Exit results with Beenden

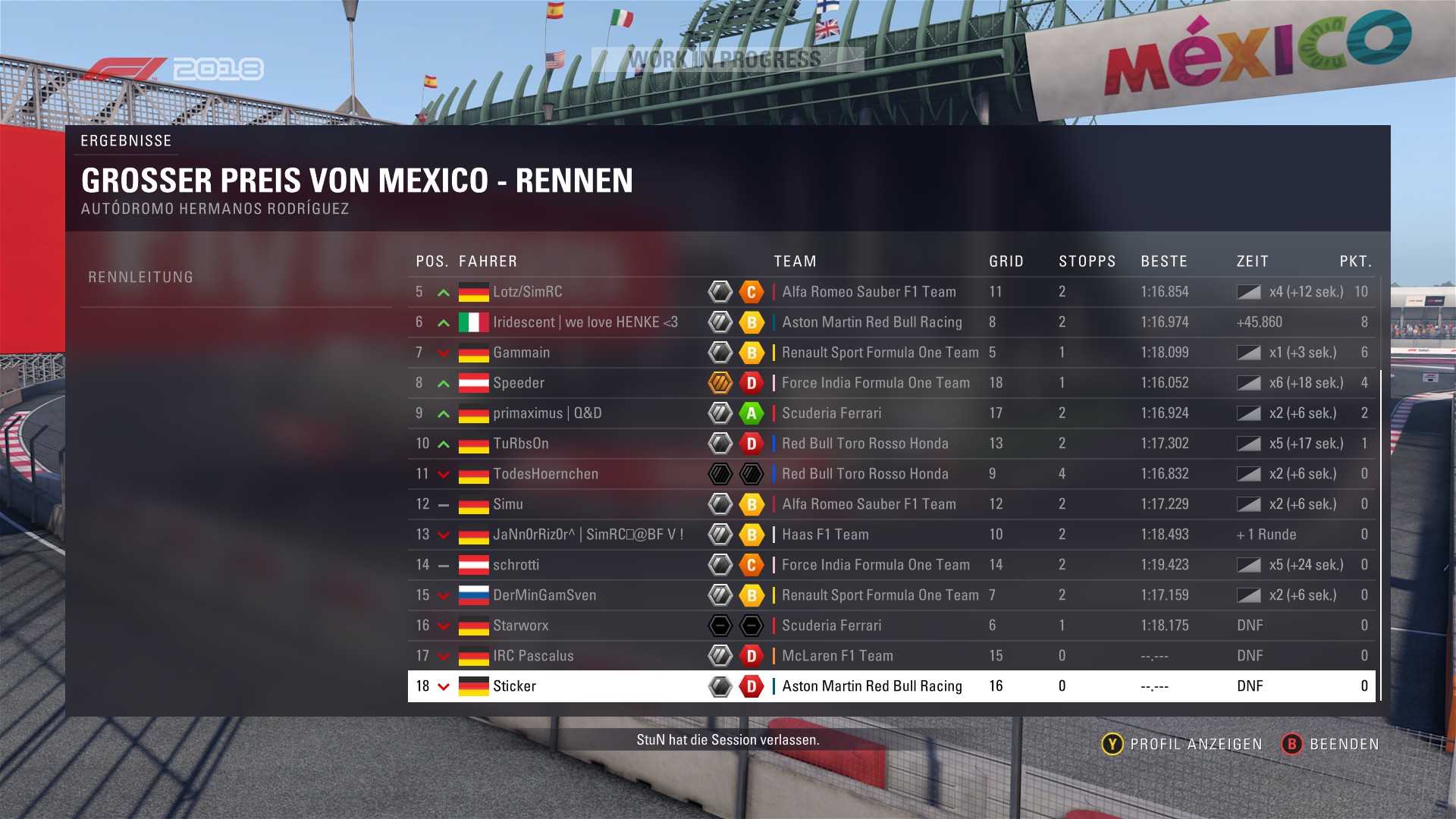pyautogui.click(x=1331, y=744)
